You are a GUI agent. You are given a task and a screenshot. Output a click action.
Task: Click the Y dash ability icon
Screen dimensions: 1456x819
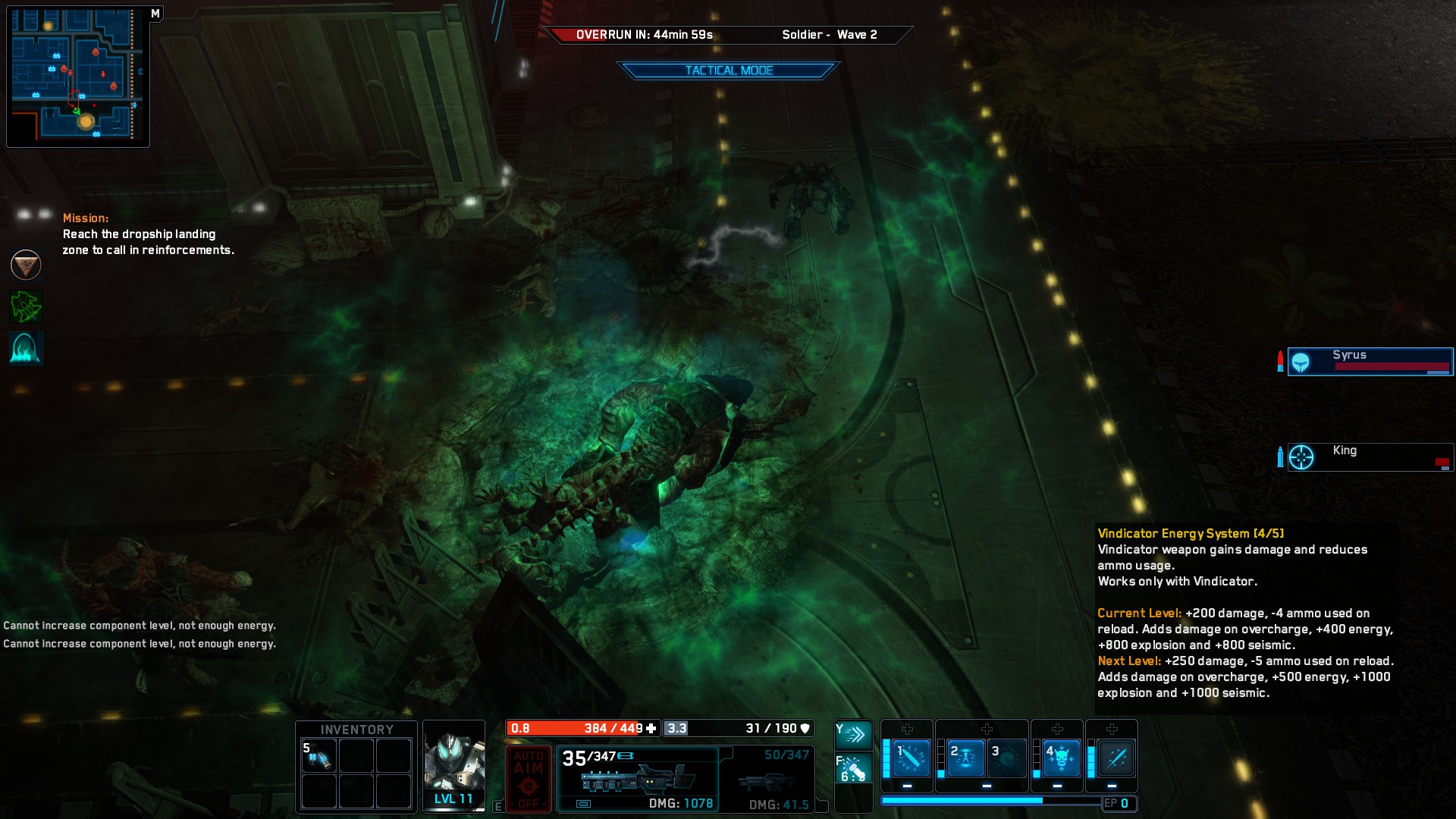(854, 734)
